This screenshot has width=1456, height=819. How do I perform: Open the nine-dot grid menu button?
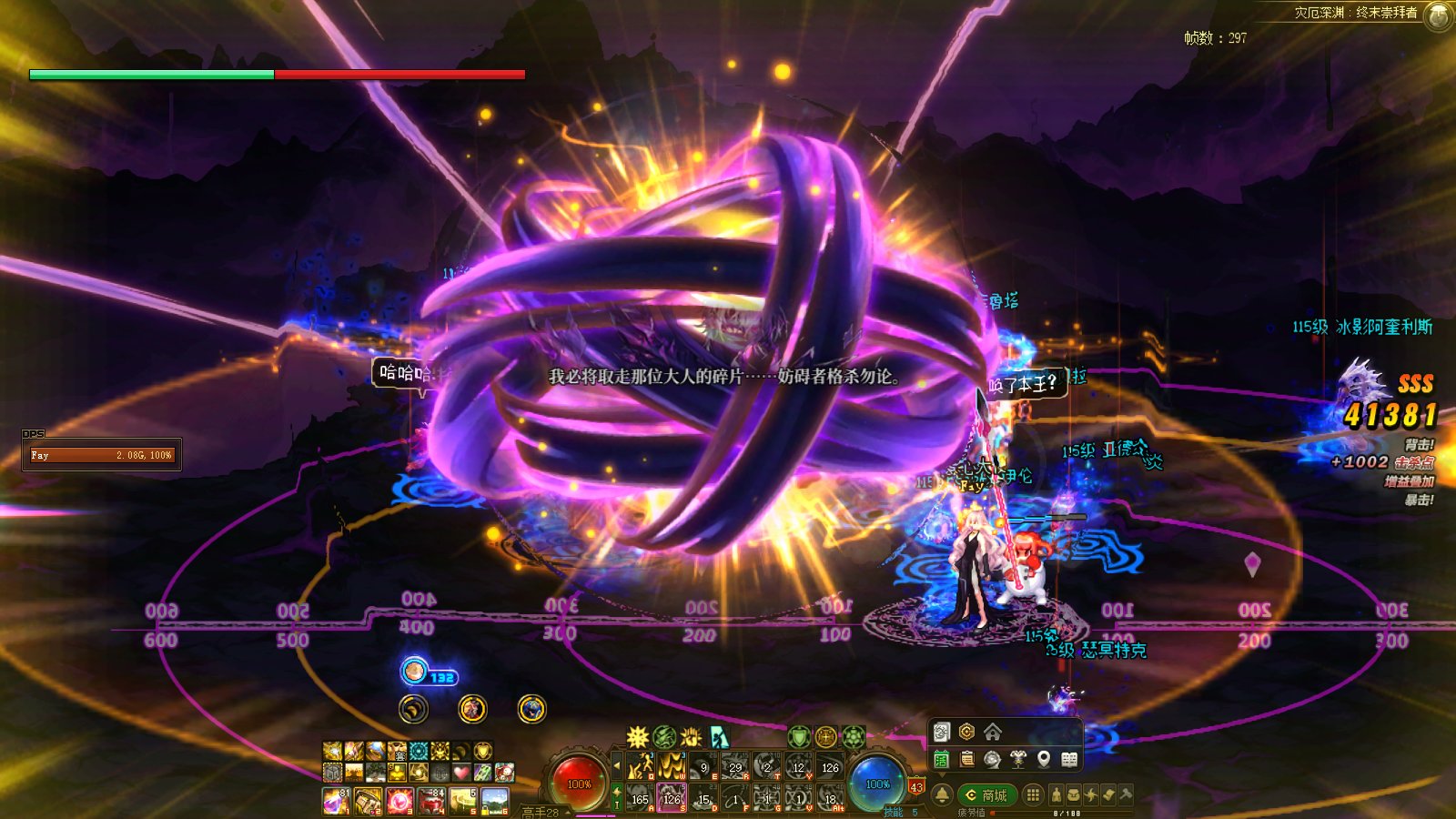coord(1033,794)
